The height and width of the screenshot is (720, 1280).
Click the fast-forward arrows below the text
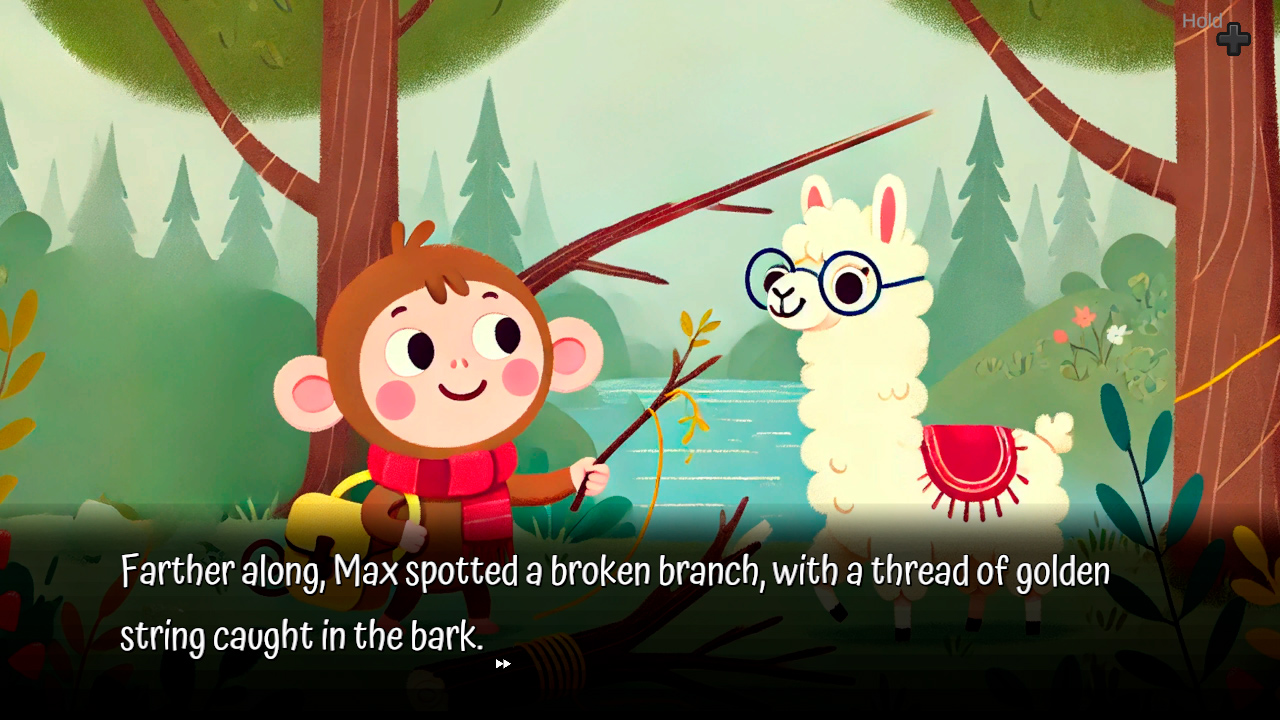click(503, 663)
